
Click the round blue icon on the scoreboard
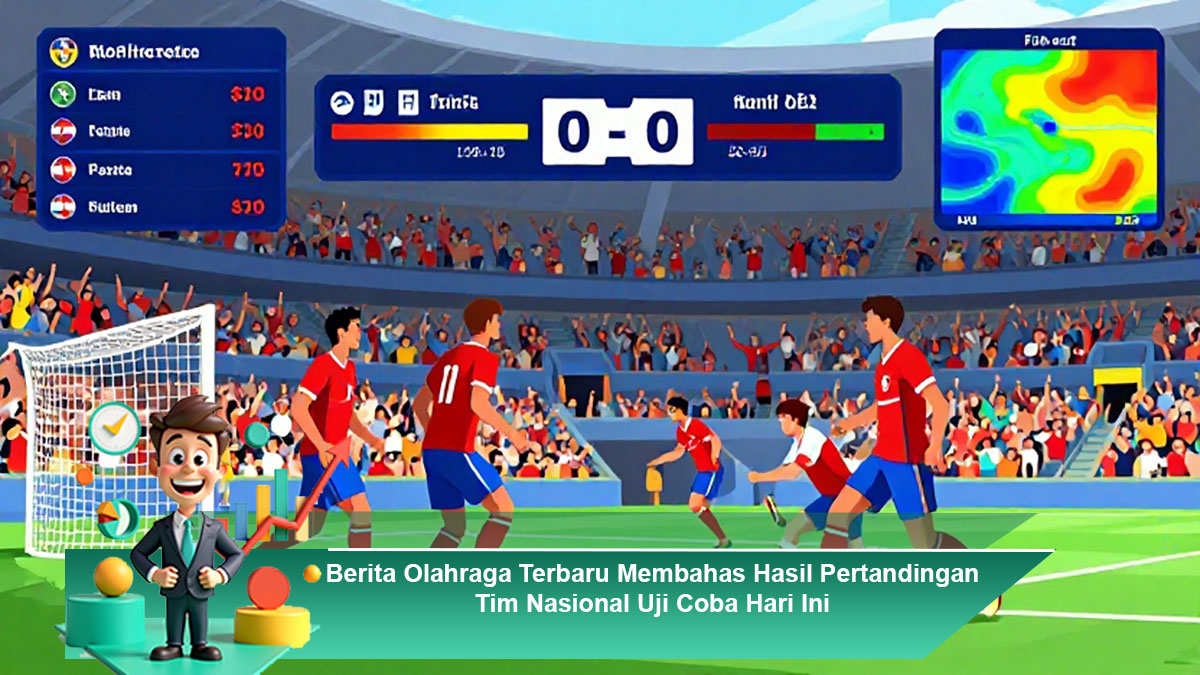pyautogui.click(x=342, y=101)
